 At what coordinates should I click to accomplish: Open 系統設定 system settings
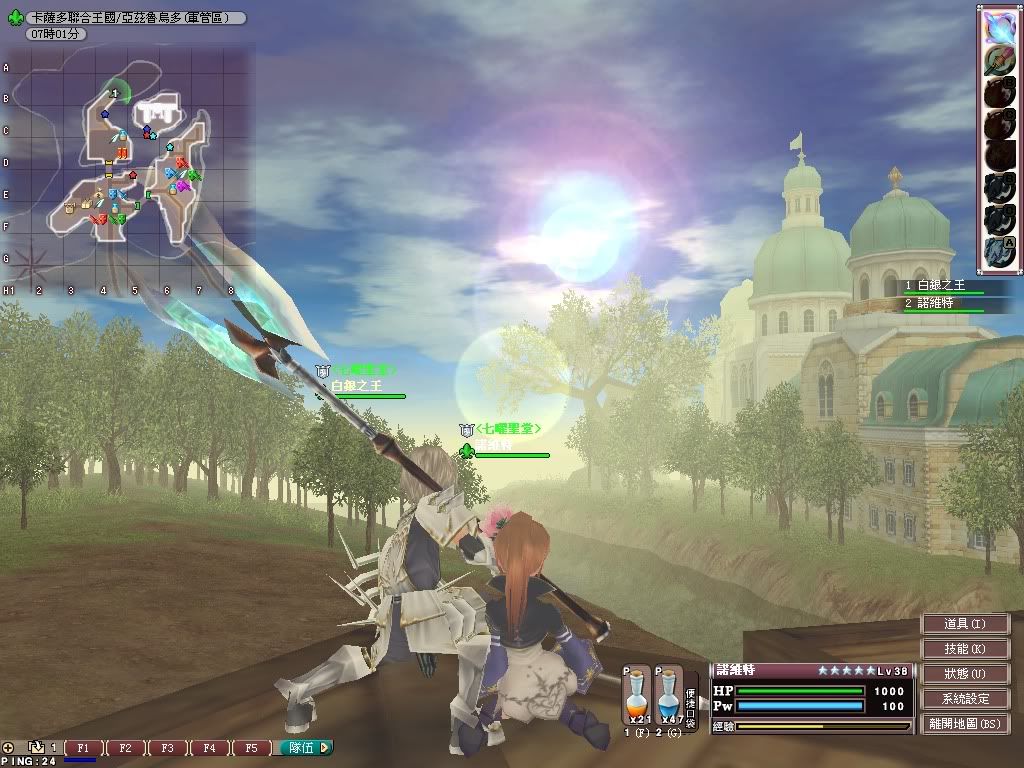tap(965, 699)
